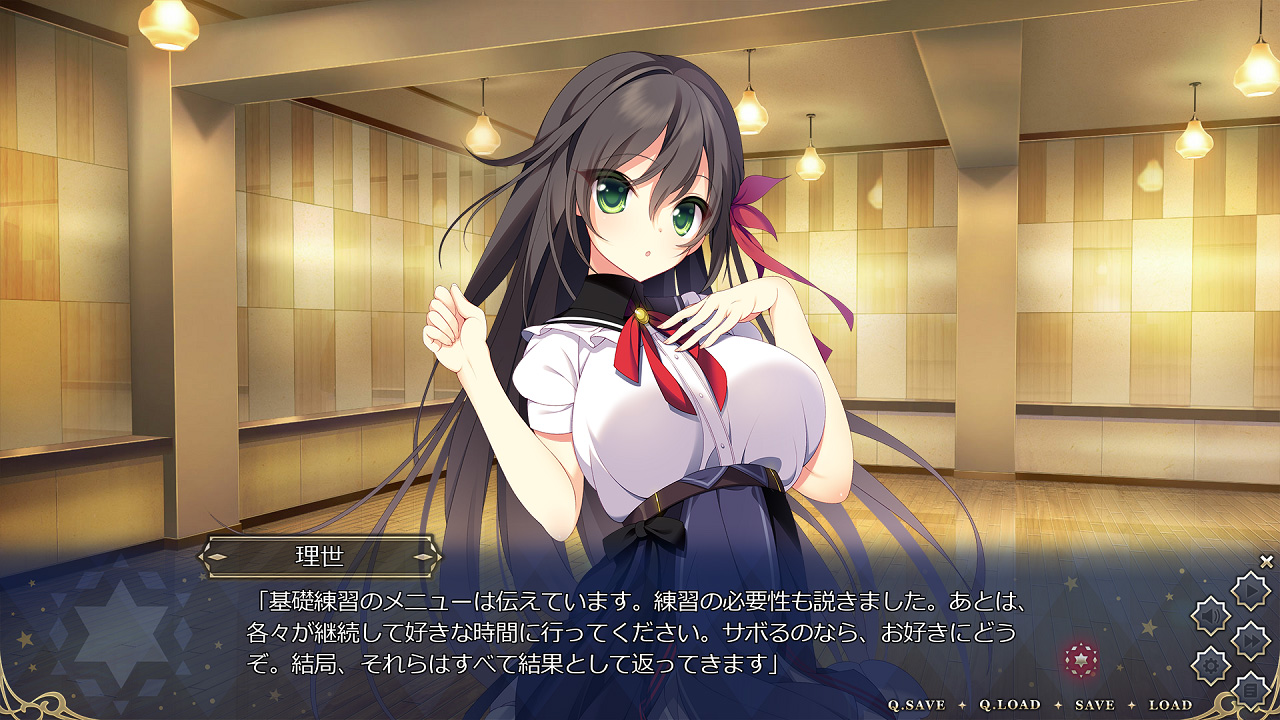
Task: Open settings via the gear icon
Action: (x=1211, y=664)
